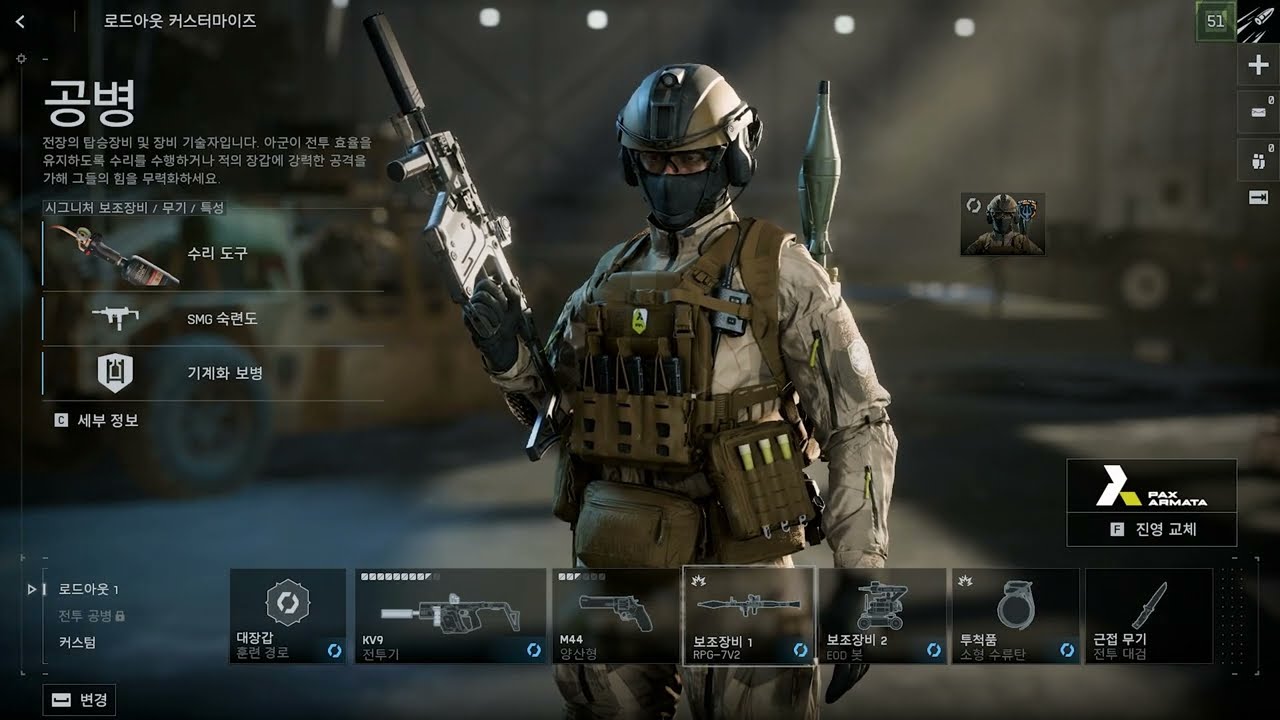
Task: Open the mail envelope icon
Action: [1258, 111]
